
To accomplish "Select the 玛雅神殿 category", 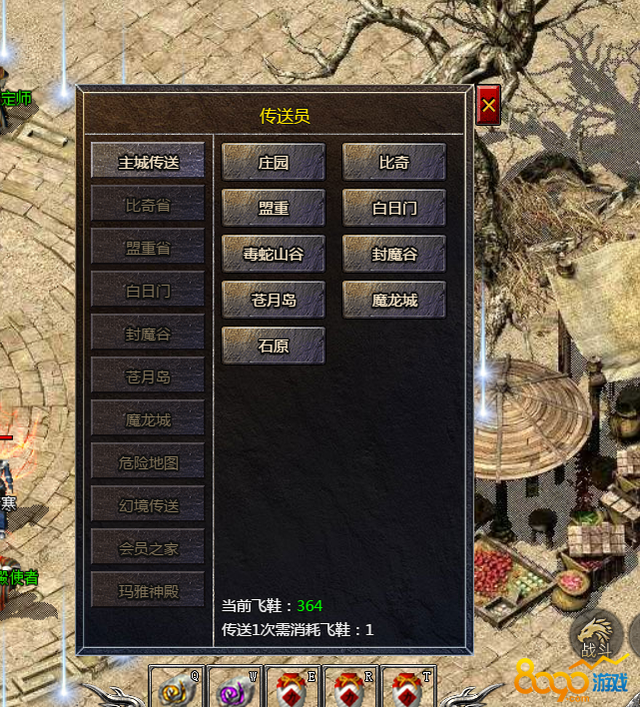I will click(x=148, y=591).
